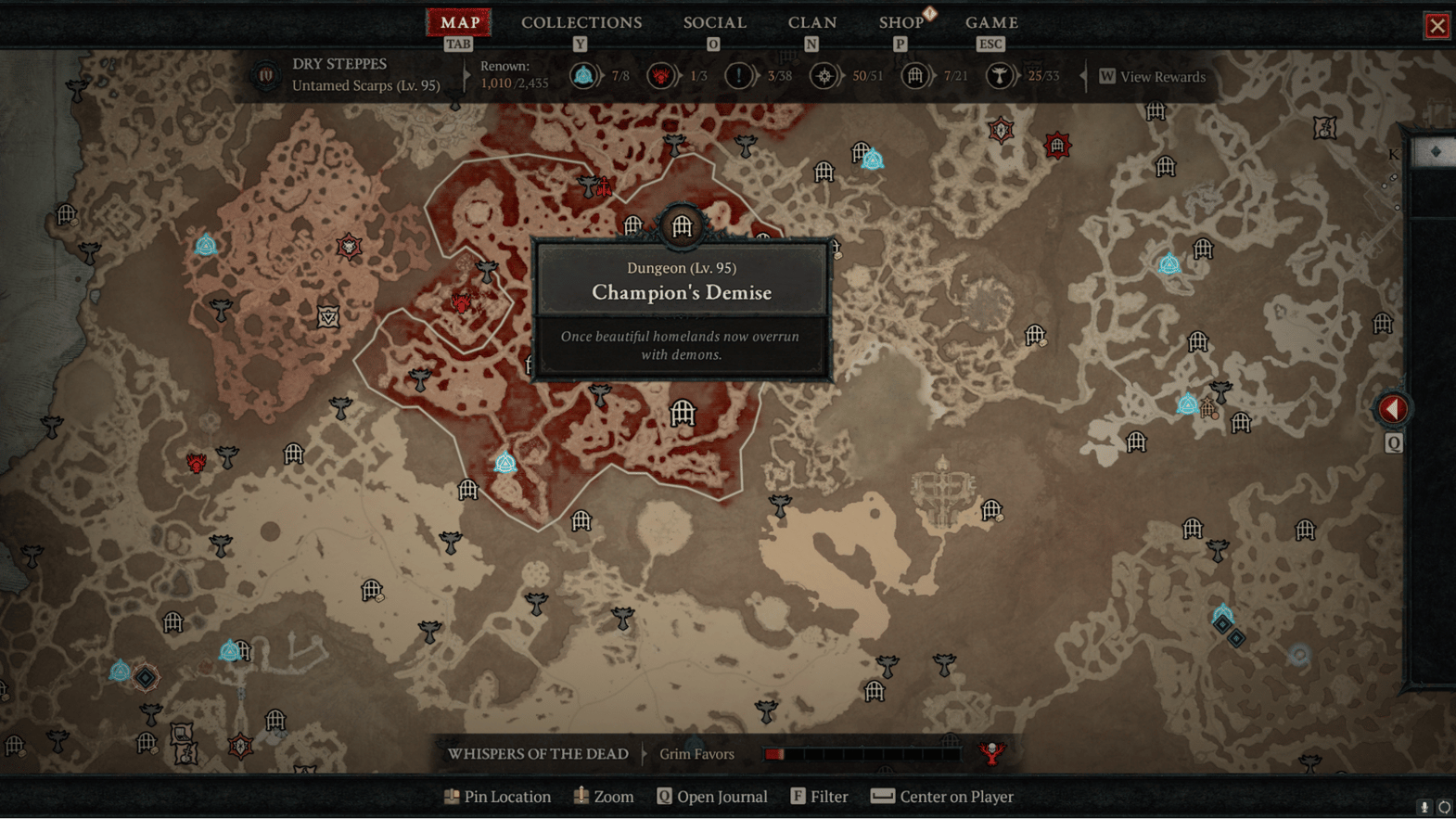Click the Champion's Demise dungeon gate icon

[x=682, y=227]
